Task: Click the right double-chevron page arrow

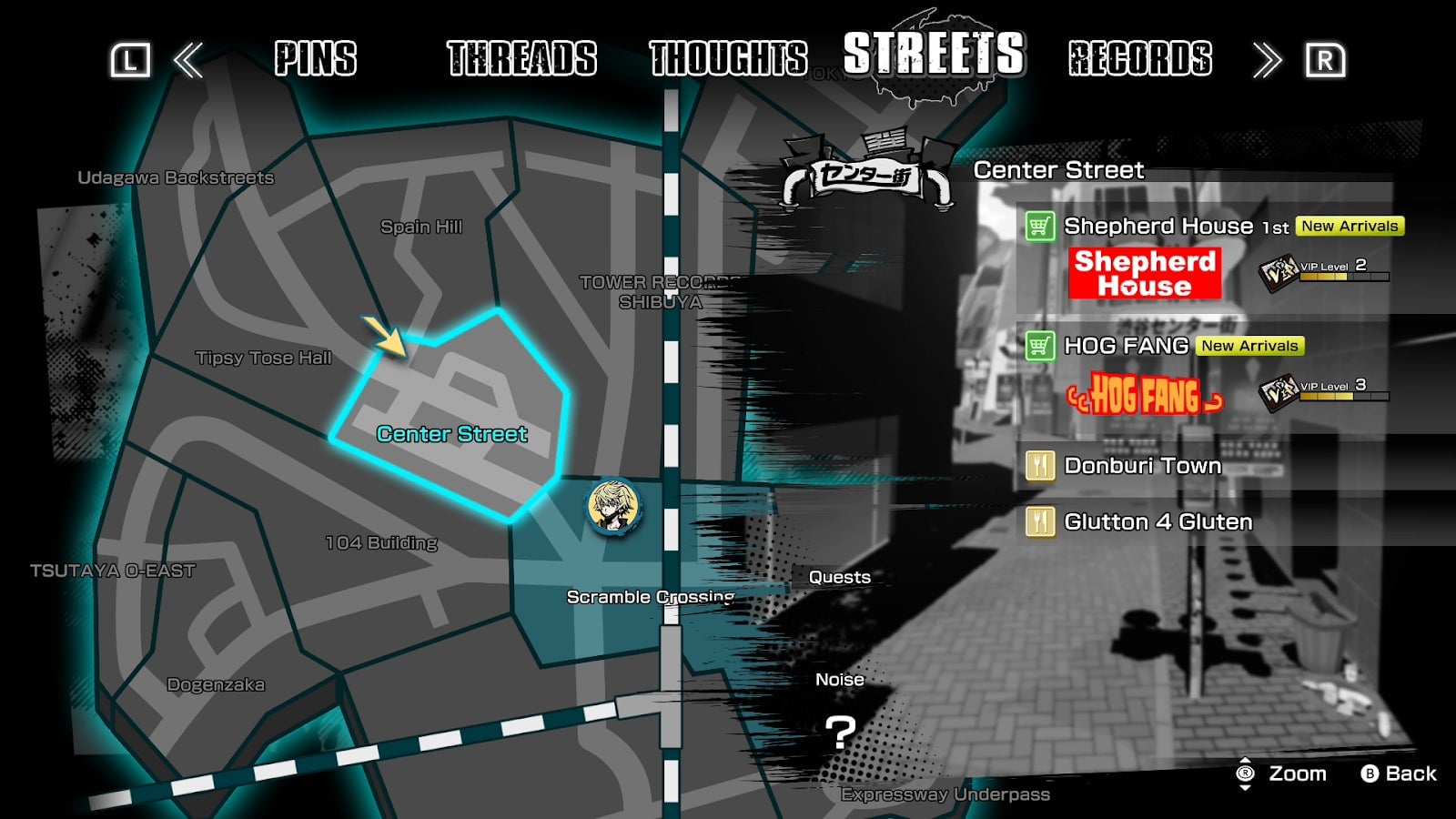Action: (x=1269, y=59)
